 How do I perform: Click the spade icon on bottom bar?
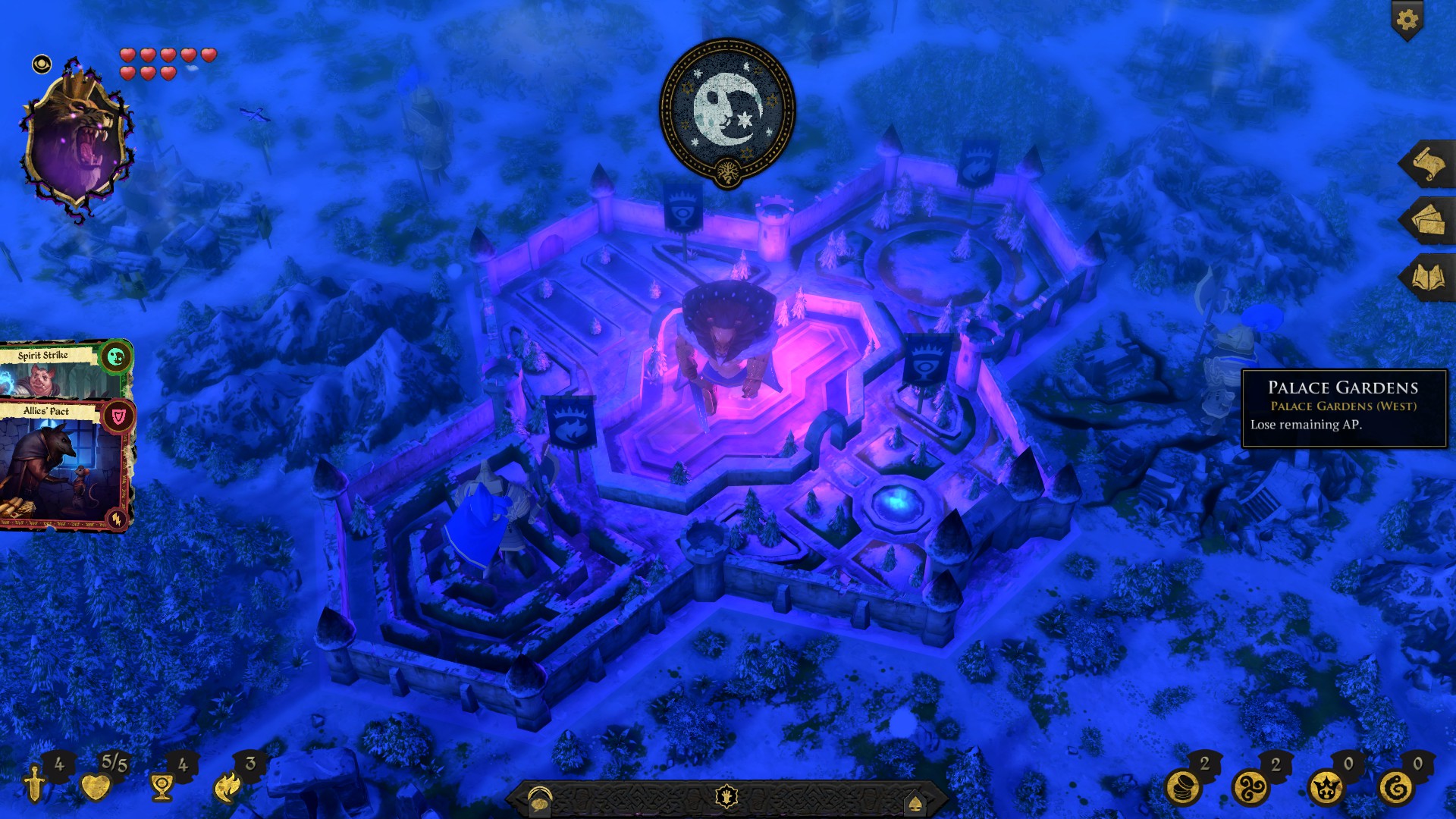click(x=915, y=802)
